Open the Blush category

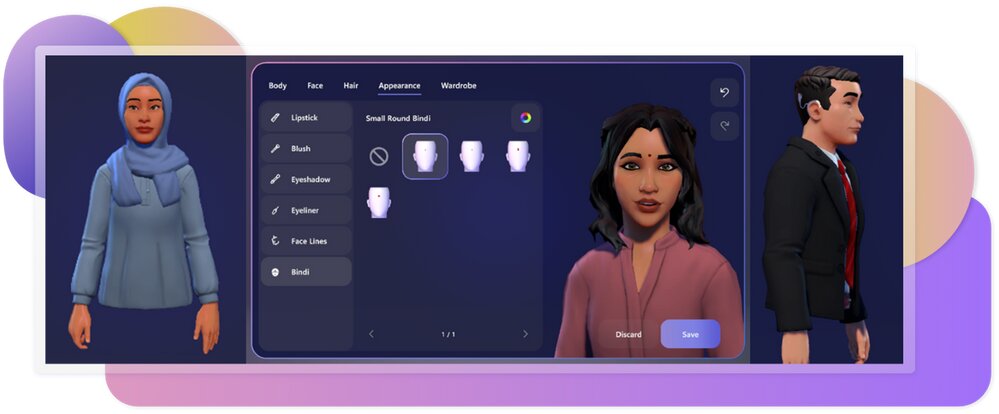pos(306,148)
